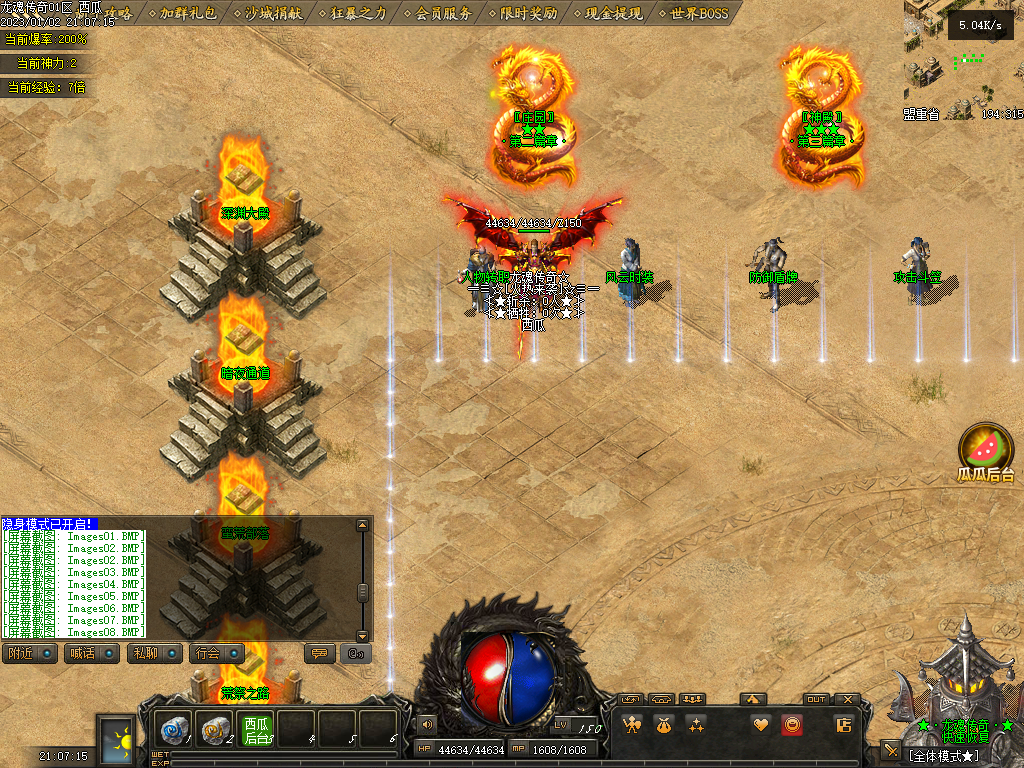Toggle the sound speaker button

(428, 723)
